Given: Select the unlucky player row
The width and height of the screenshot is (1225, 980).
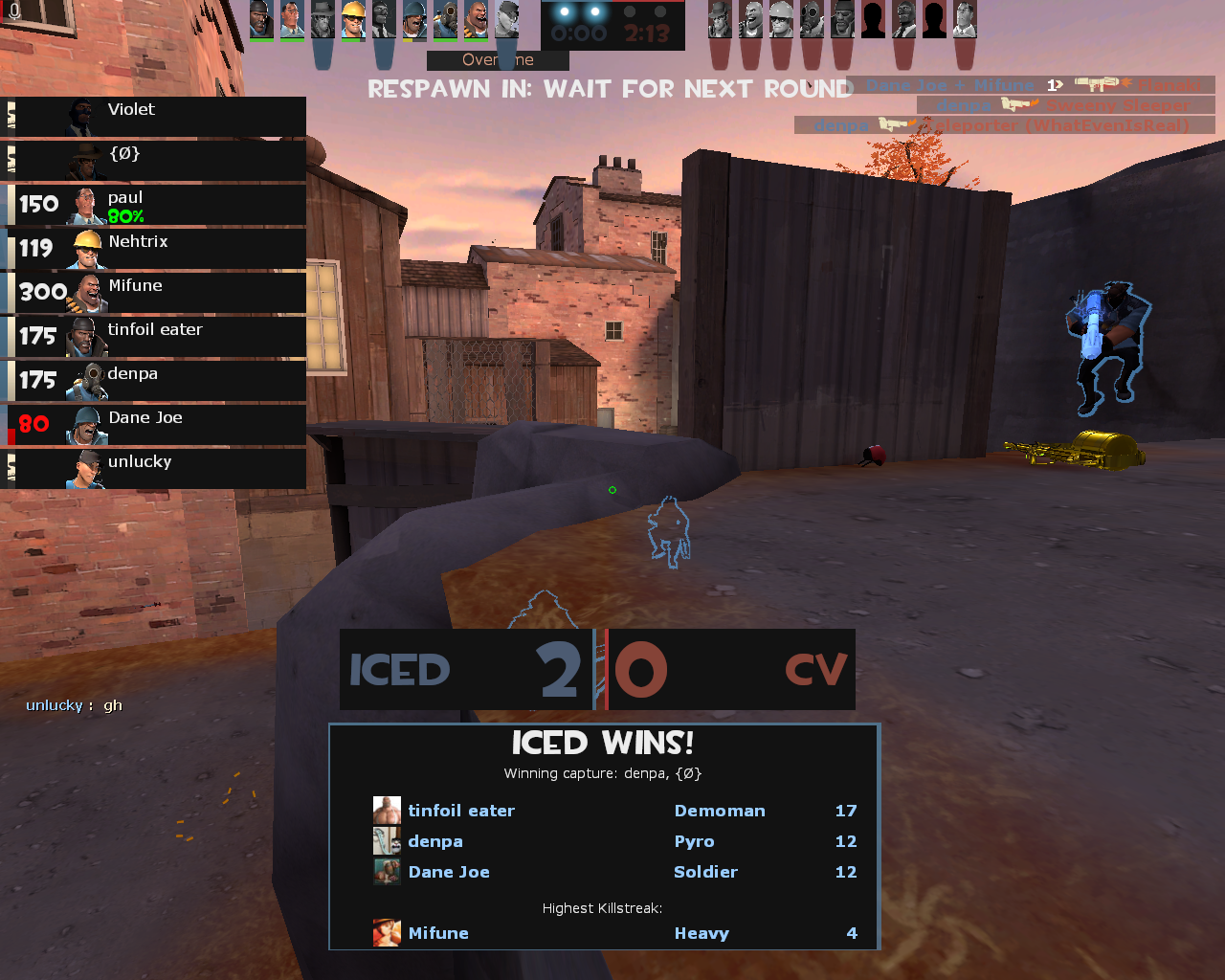Looking at the screenshot, I should click(x=153, y=469).
